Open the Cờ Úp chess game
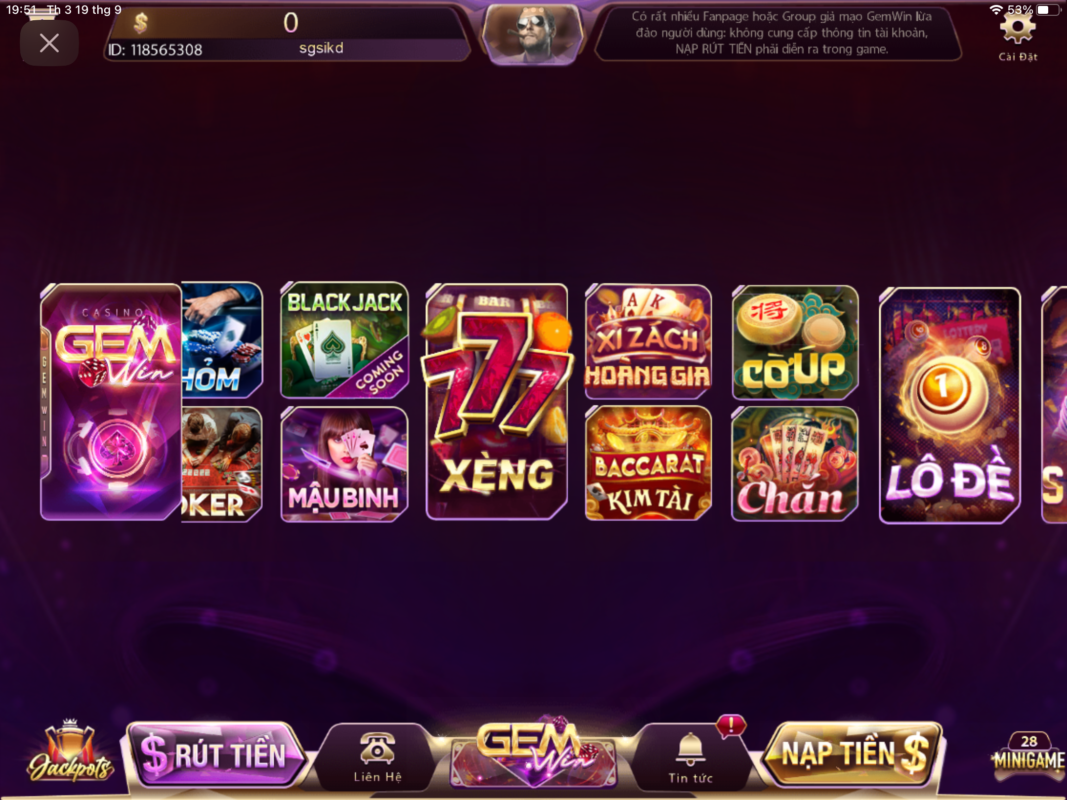1067x800 pixels. (795, 342)
